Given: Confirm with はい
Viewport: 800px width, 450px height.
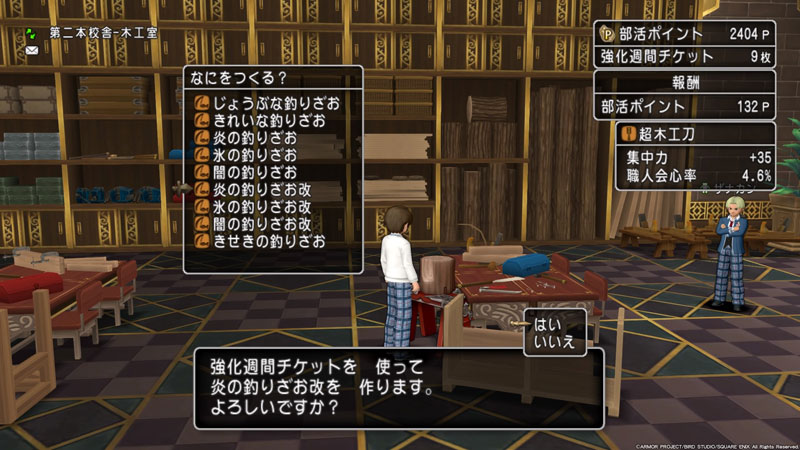Looking at the screenshot, I should click(x=549, y=325).
